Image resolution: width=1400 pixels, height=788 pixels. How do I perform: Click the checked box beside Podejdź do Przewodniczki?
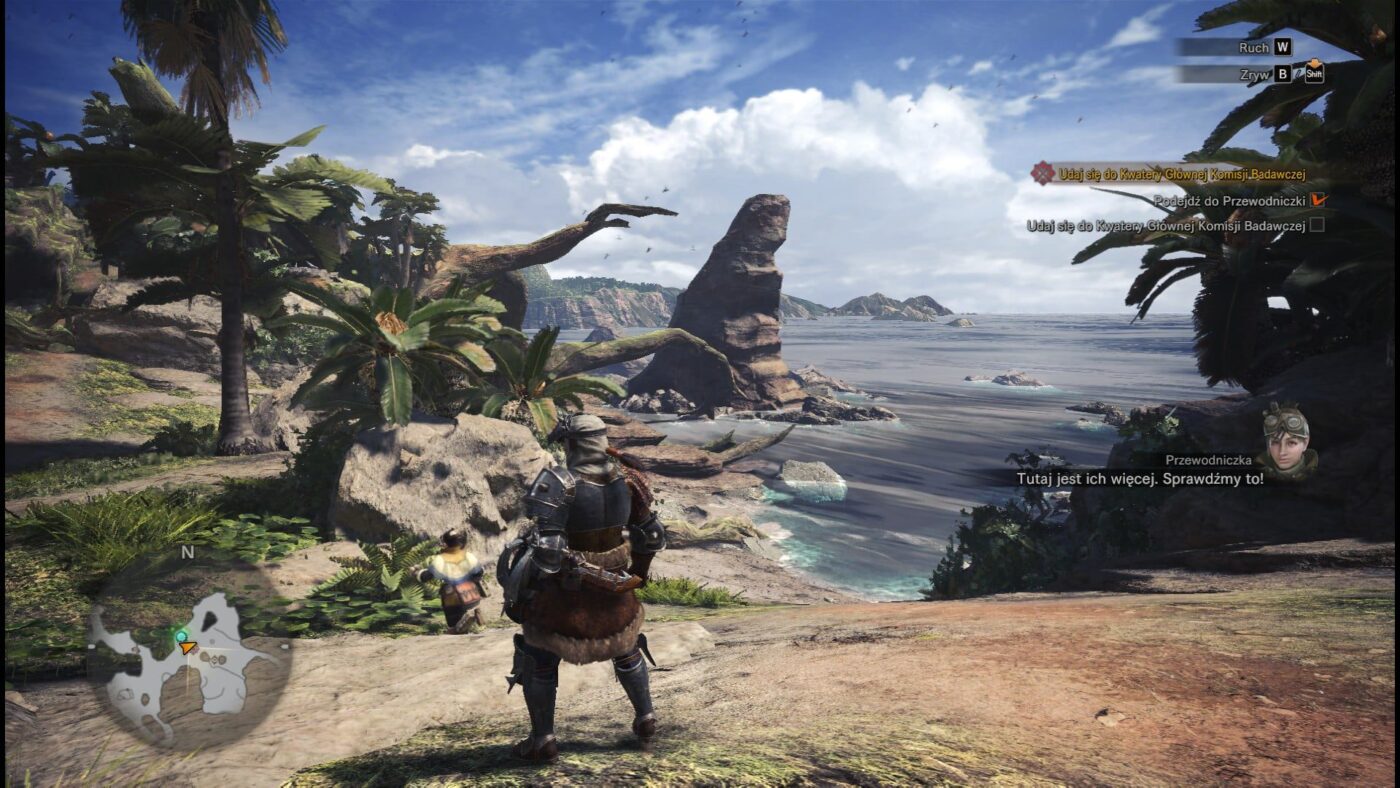(x=1317, y=200)
